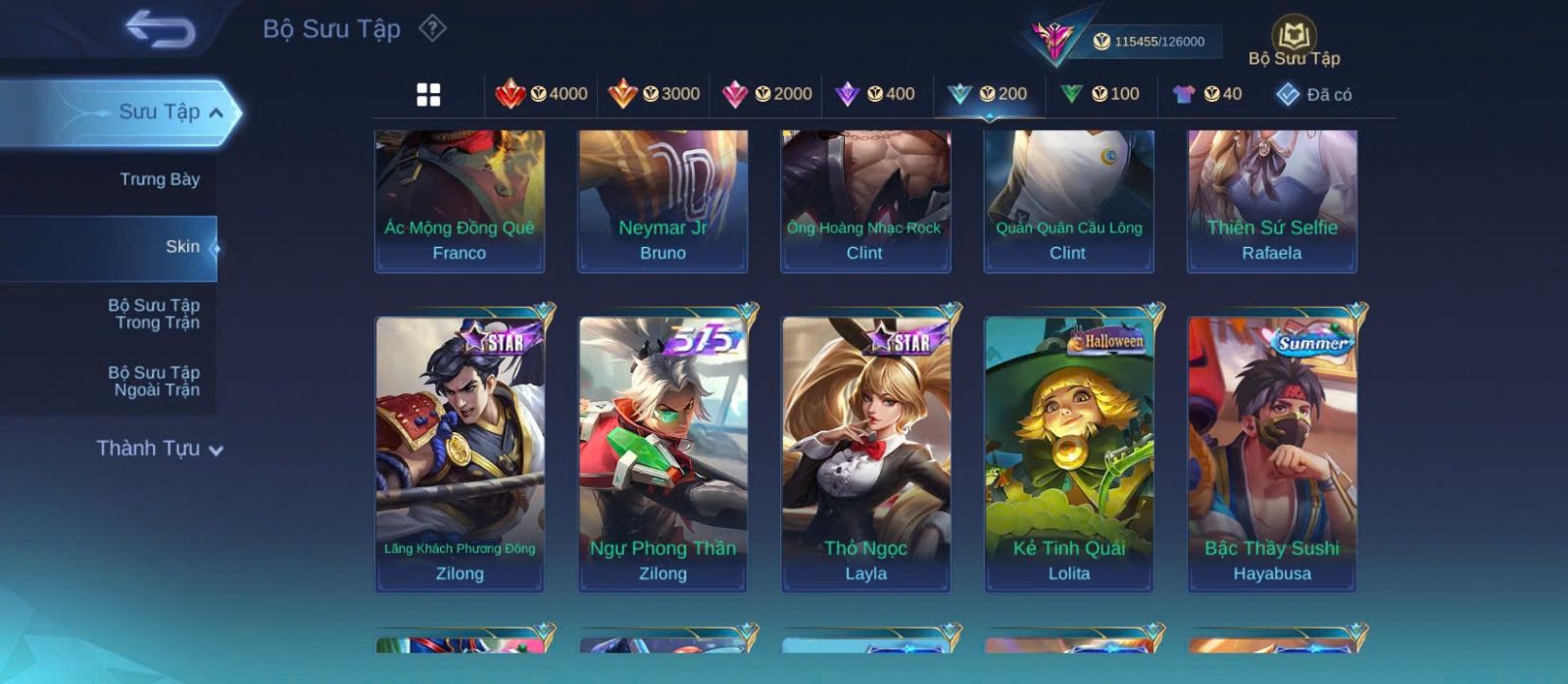The width and height of the screenshot is (1568, 684).
Task: Open the Trưng Bày menu entry
Action: tap(159, 179)
